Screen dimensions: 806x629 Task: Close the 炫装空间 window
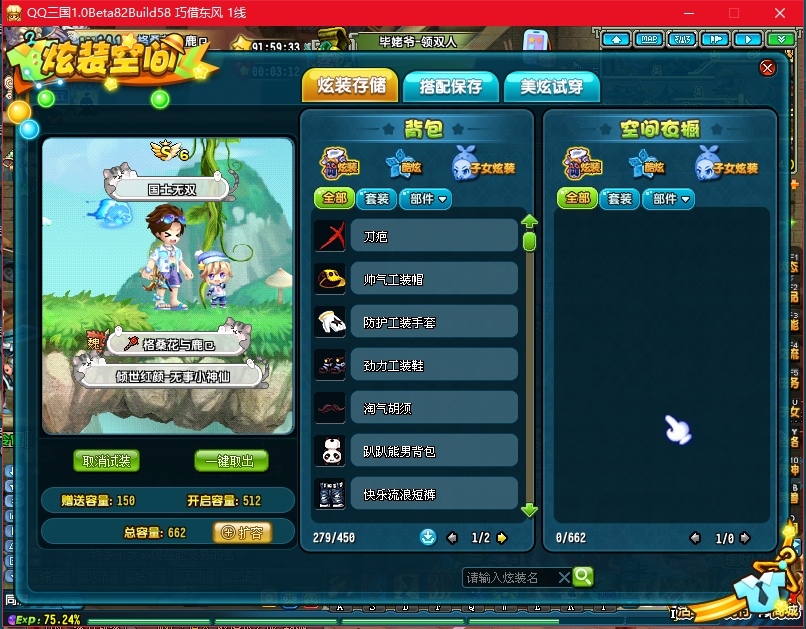coord(767,68)
